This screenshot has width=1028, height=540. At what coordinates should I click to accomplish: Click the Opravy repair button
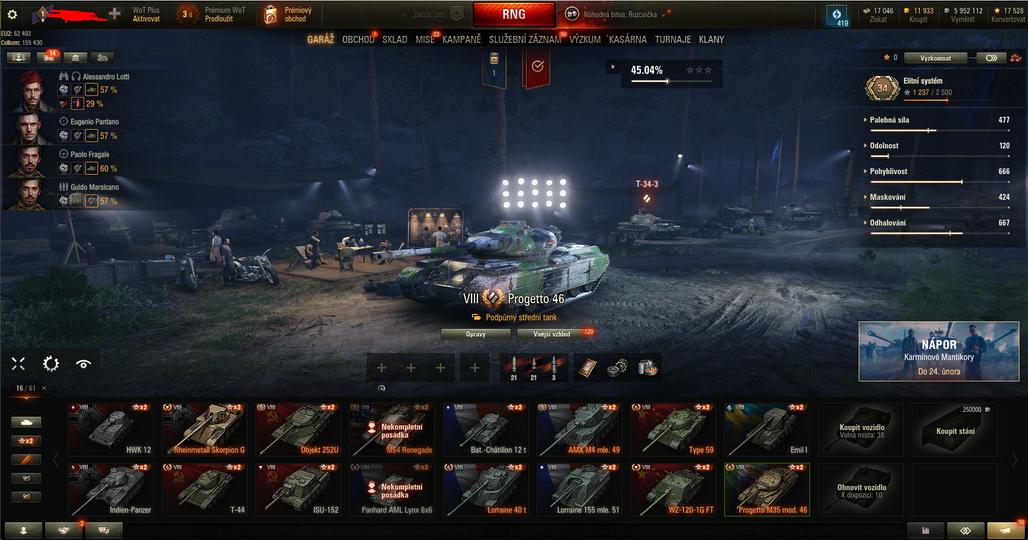click(475, 334)
